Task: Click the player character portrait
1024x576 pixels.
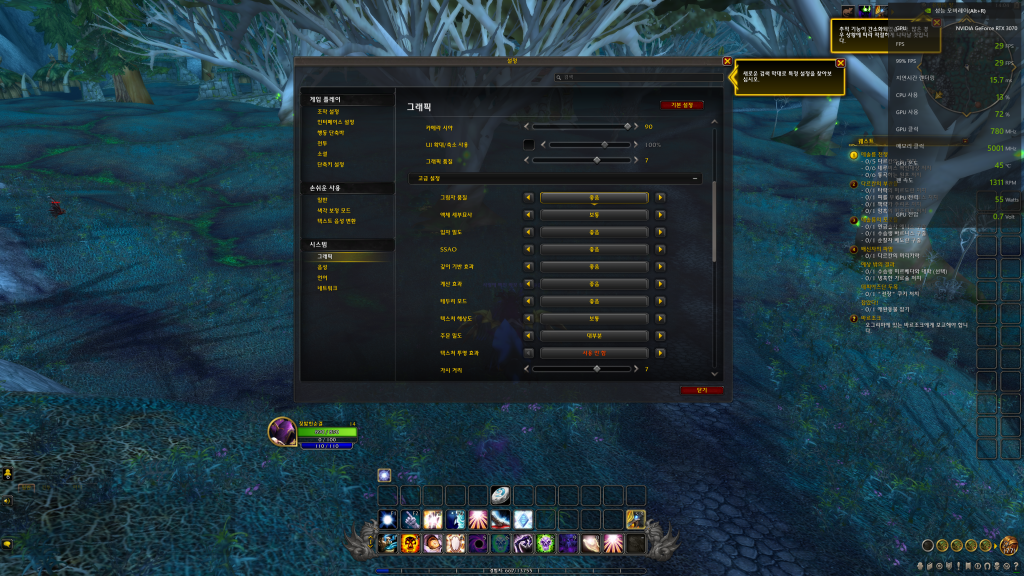Action: click(x=281, y=432)
